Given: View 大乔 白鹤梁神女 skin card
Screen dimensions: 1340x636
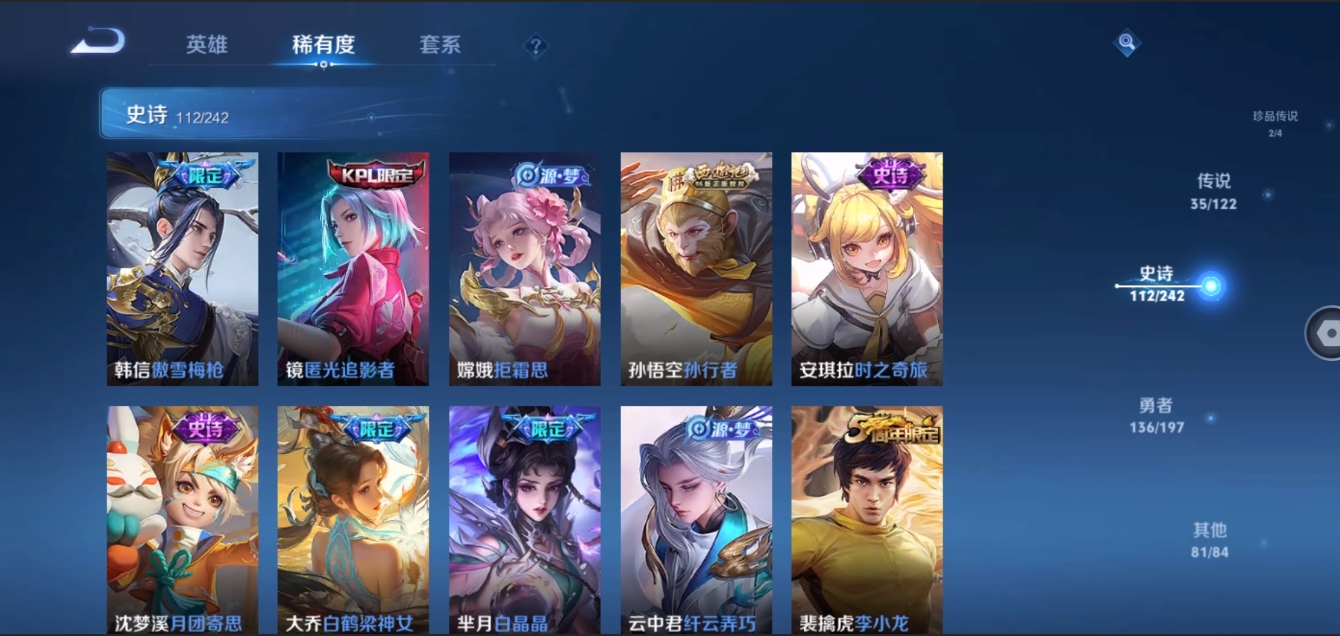Looking at the screenshot, I should pyautogui.click(x=353, y=520).
